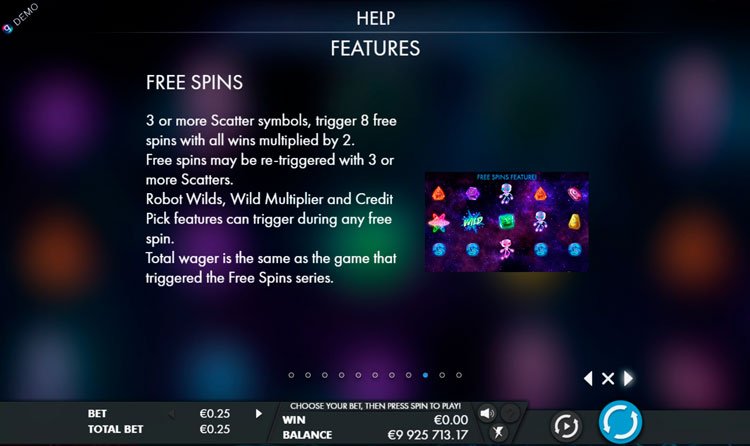This screenshot has height=446, width=750.
Task: Spin the reels with the blue button
Action: pos(620,423)
